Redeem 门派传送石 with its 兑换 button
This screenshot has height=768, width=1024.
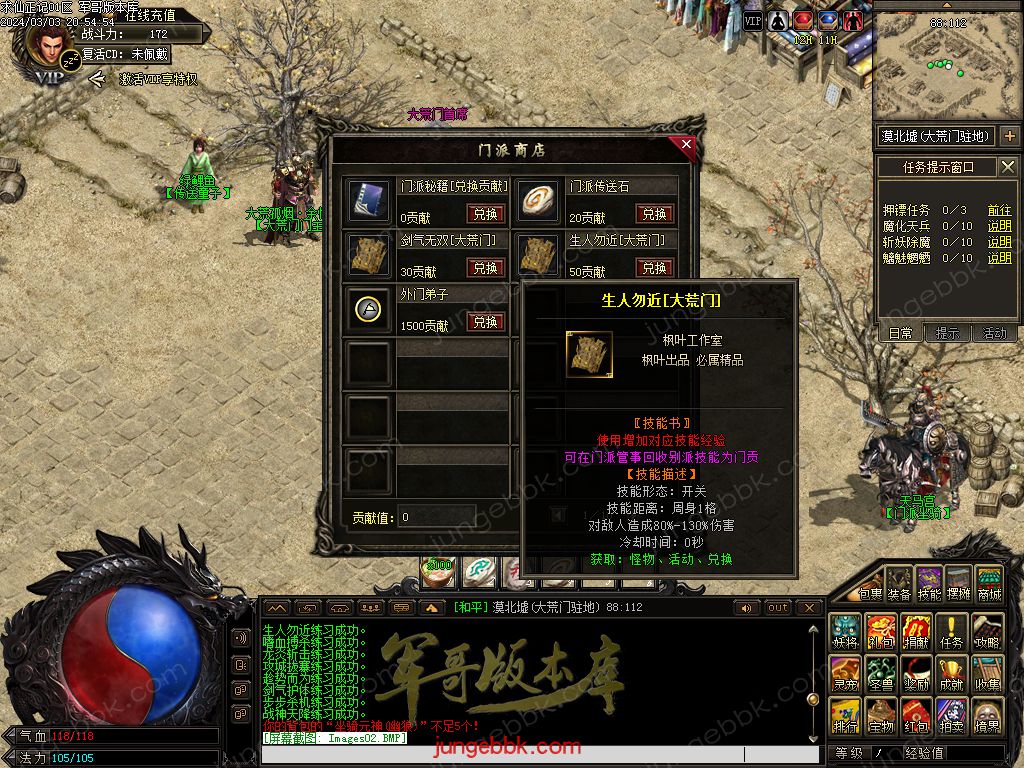pyautogui.click(x=654, y=214)
